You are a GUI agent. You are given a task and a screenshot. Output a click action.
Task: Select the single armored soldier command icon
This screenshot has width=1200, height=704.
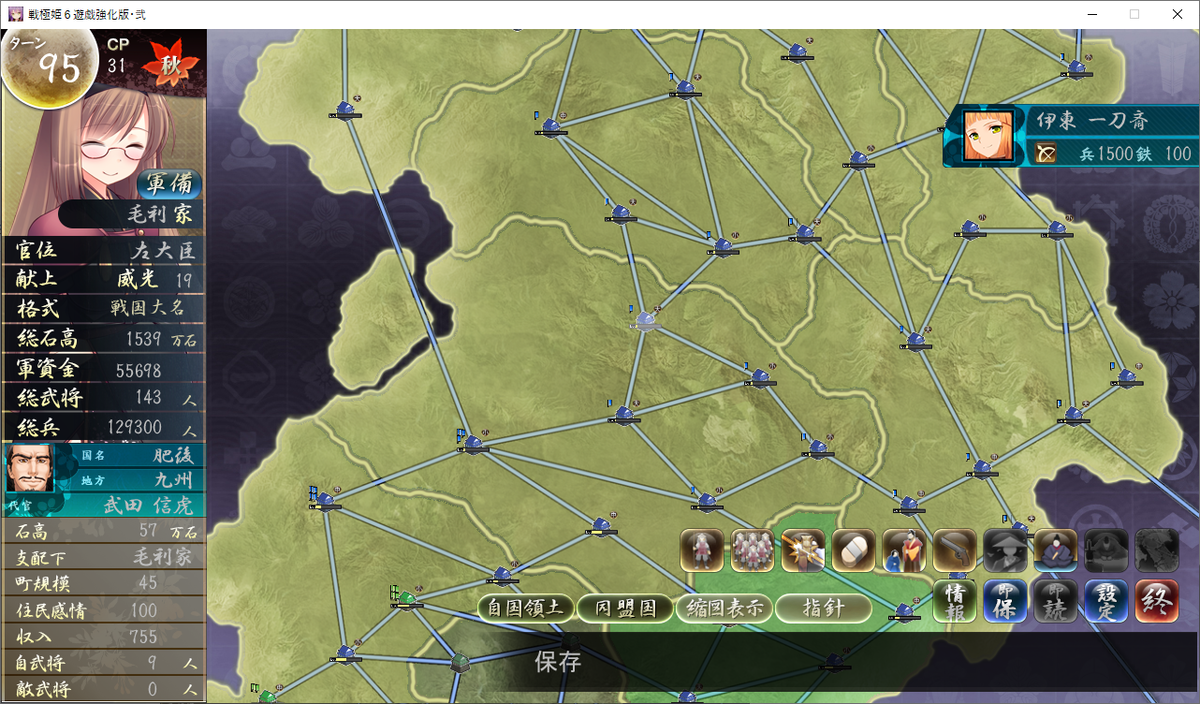tap(702, 550)
